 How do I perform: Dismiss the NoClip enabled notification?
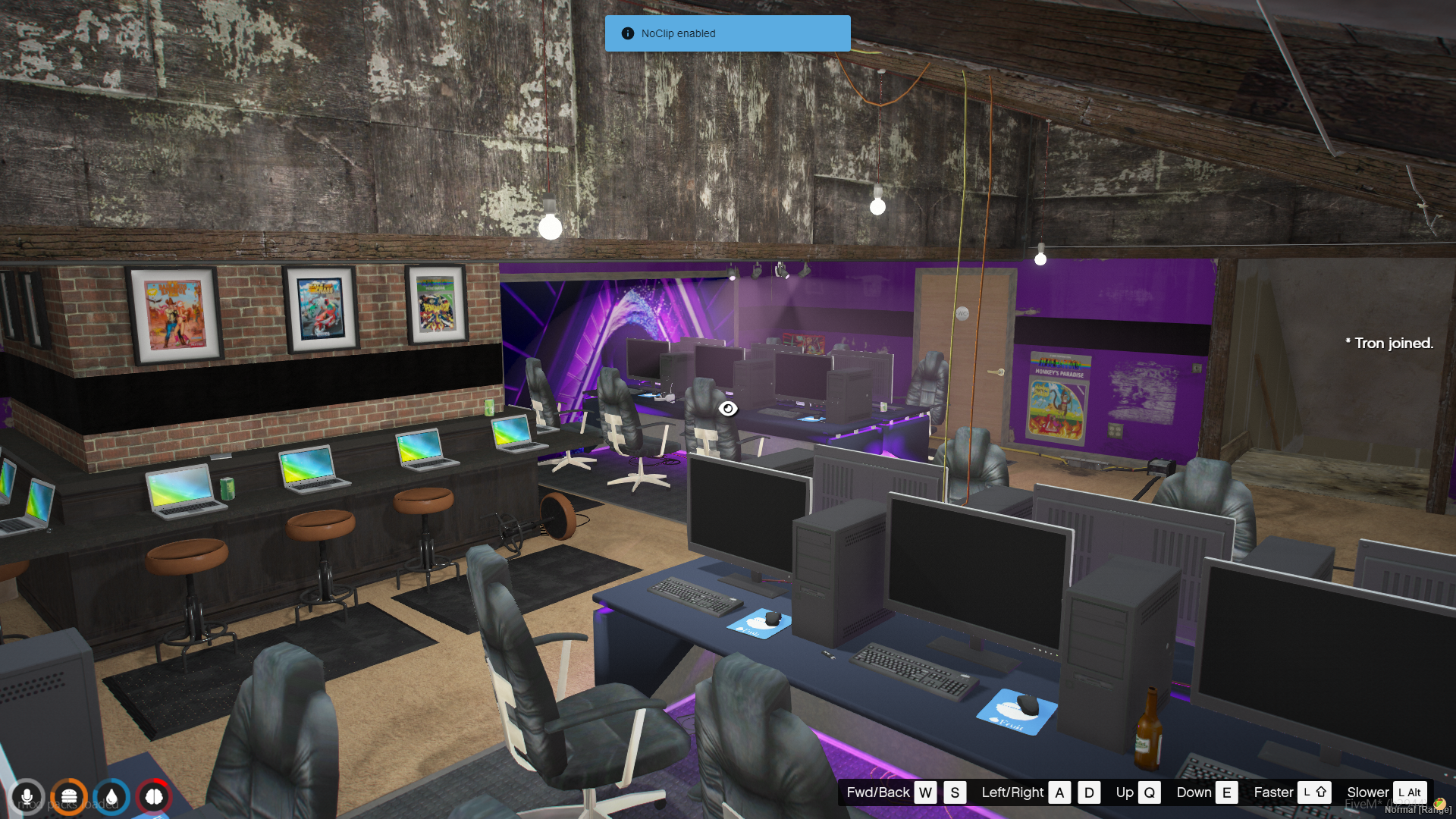pos(727,33)
